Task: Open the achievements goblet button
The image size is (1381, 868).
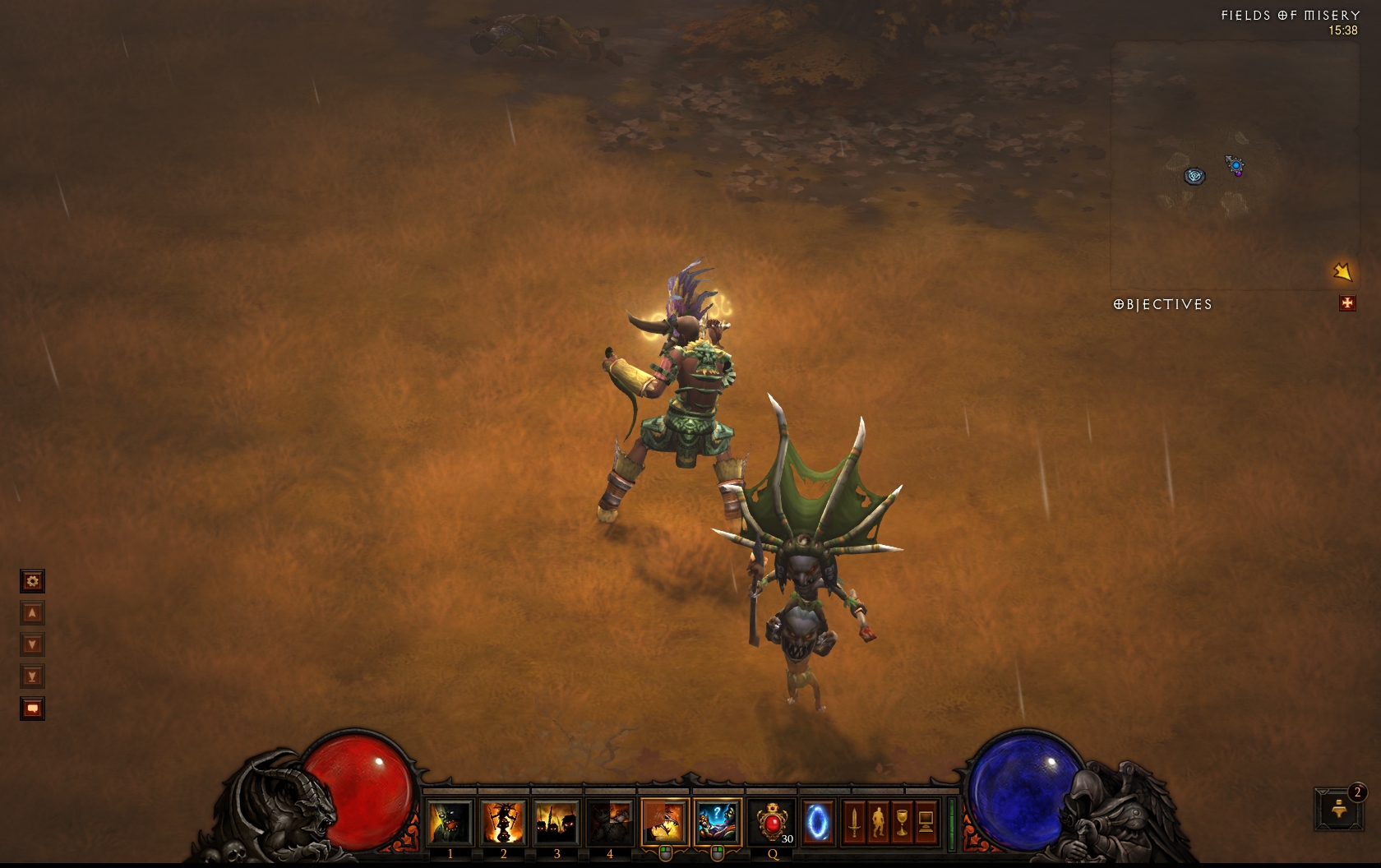Action: tap(902, 822)
